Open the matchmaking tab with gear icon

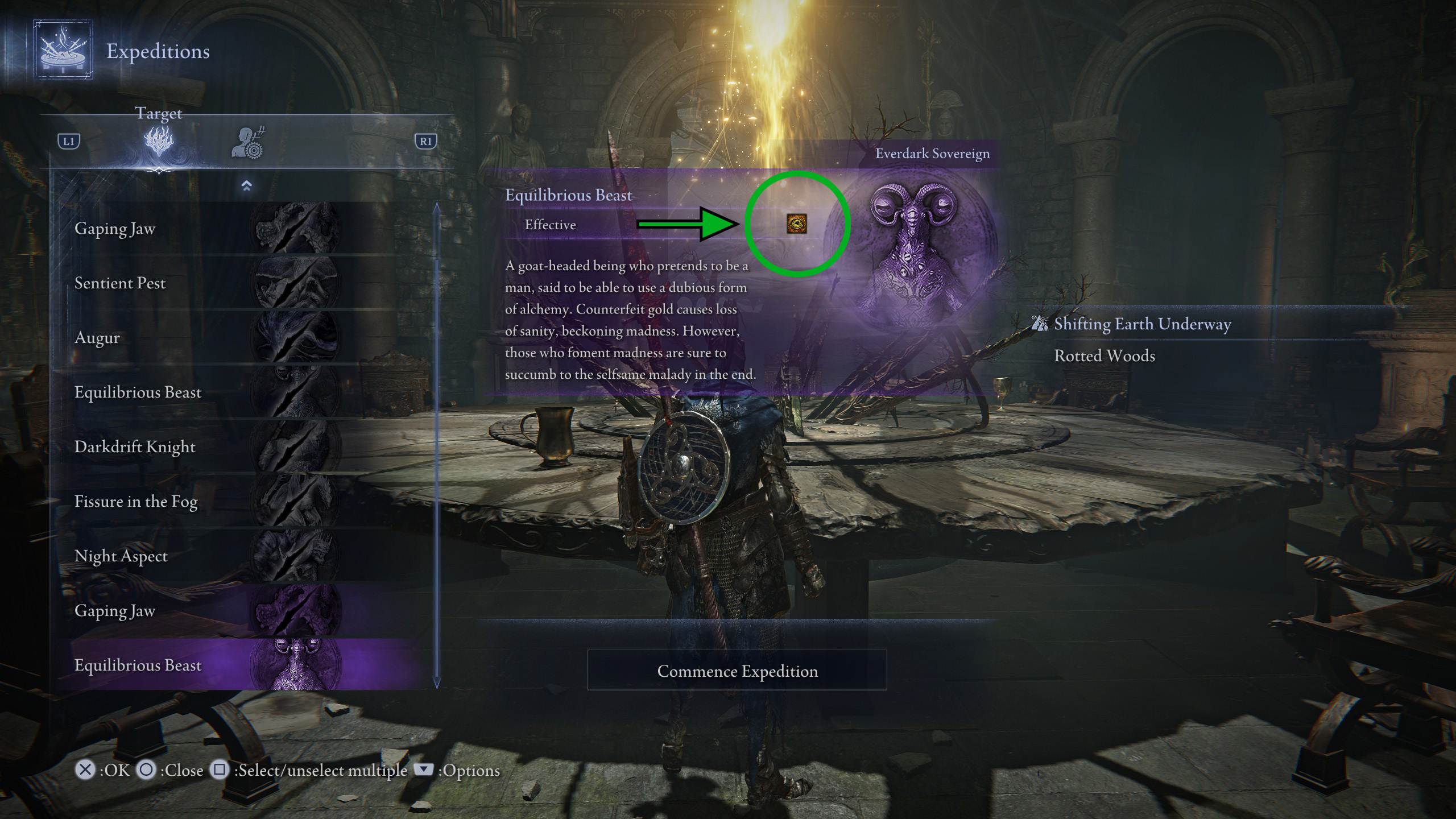(249, 143)
